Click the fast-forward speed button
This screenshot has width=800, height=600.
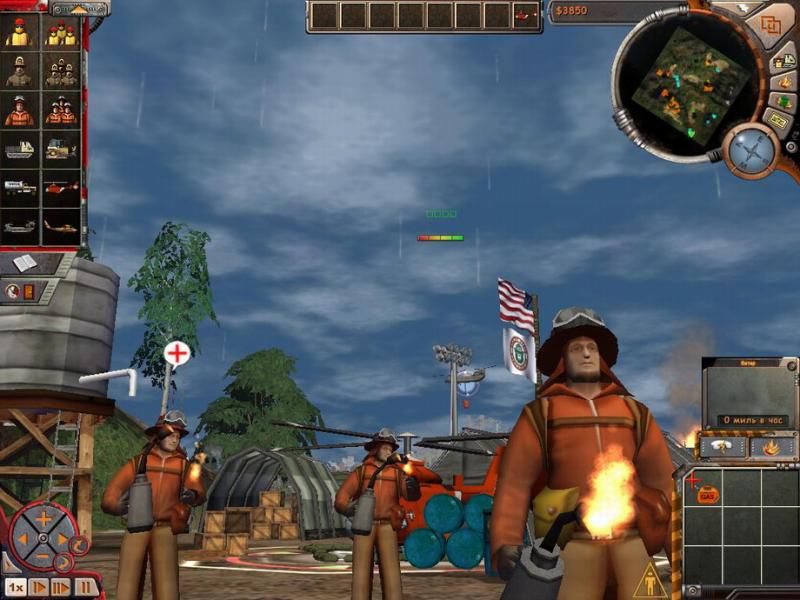(x=62, y=587)
